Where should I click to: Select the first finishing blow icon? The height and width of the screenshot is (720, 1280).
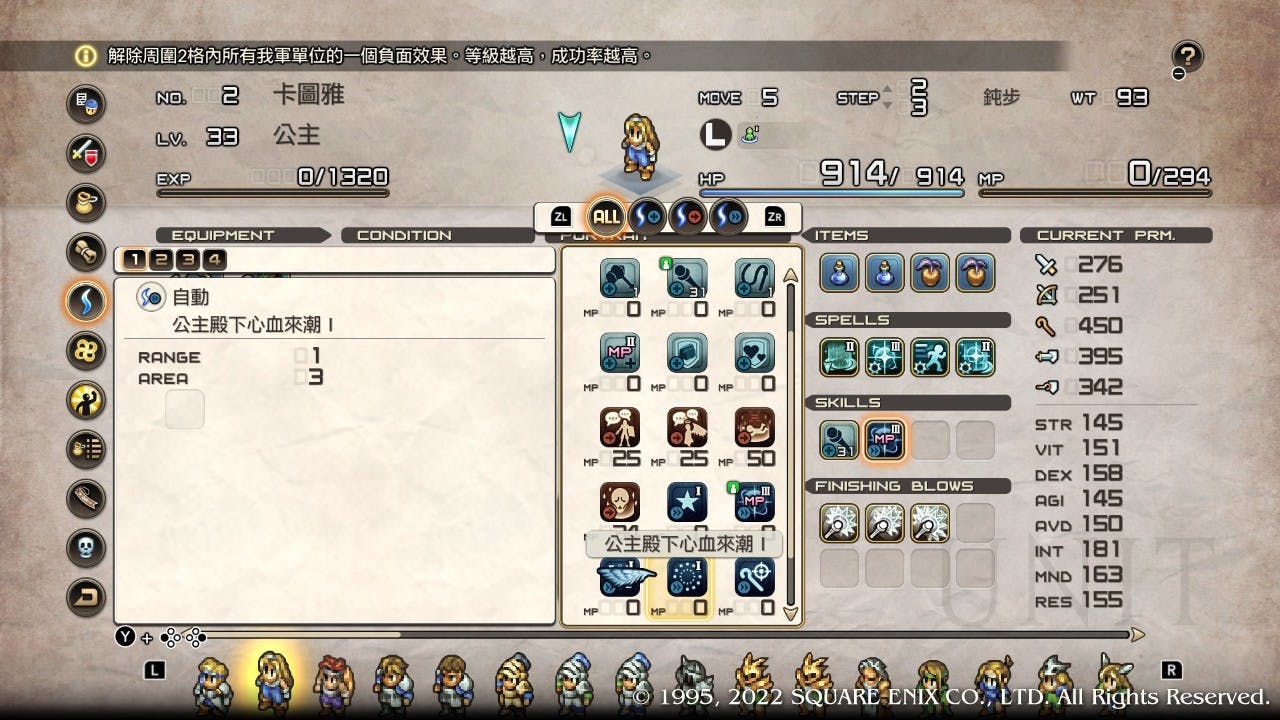(x=840, y=523)
